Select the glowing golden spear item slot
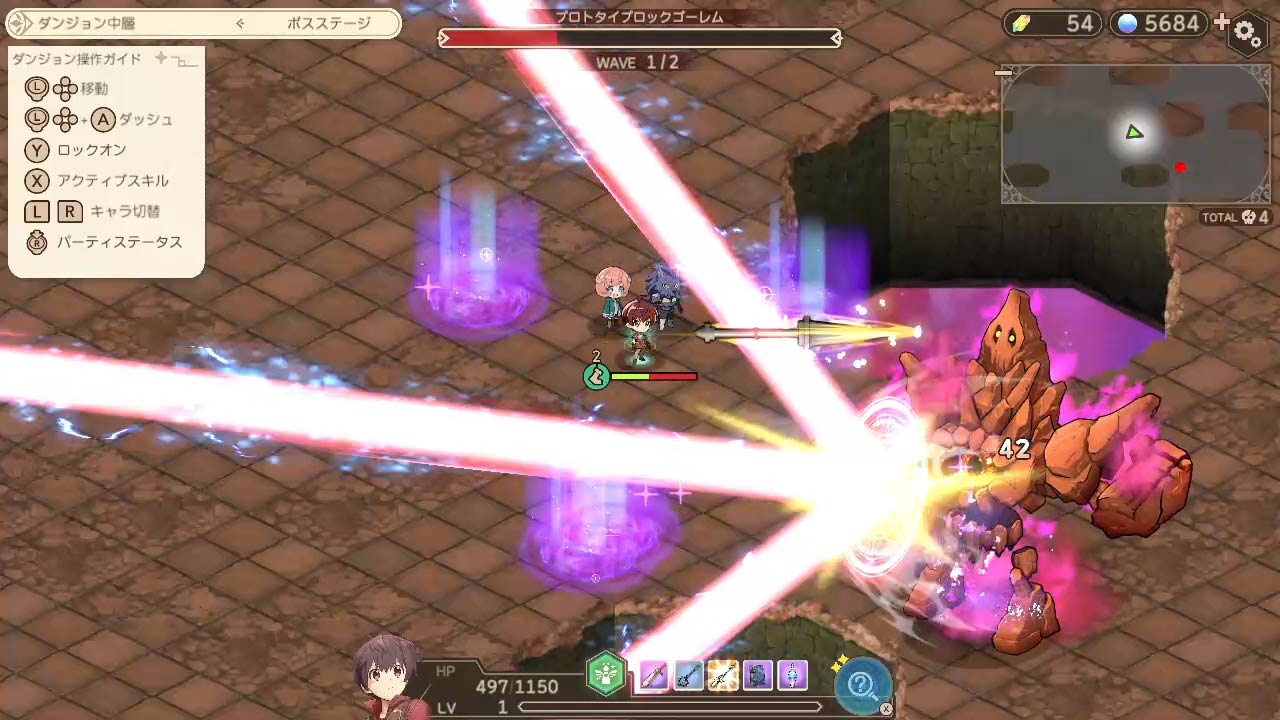Image resolution: width=1280 pixels, height=720 pixels. 723,676
